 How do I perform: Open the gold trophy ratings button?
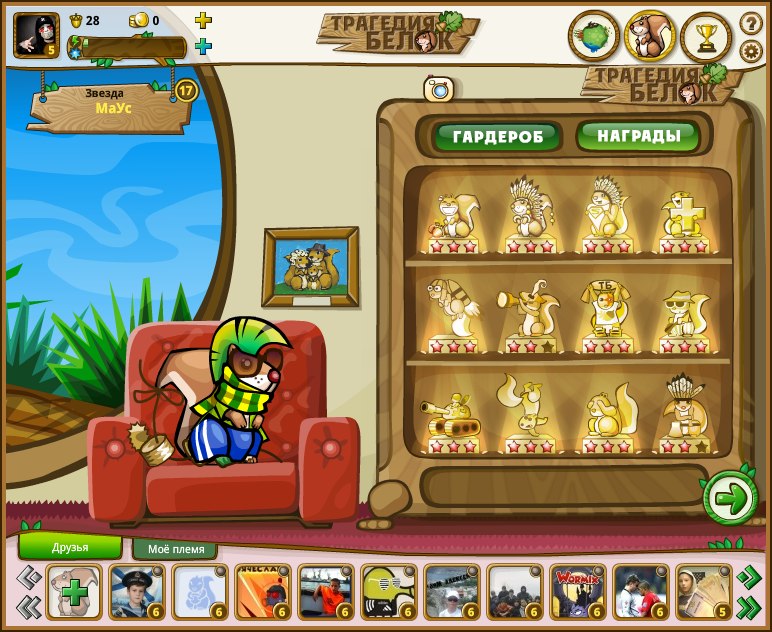point(706,37)
